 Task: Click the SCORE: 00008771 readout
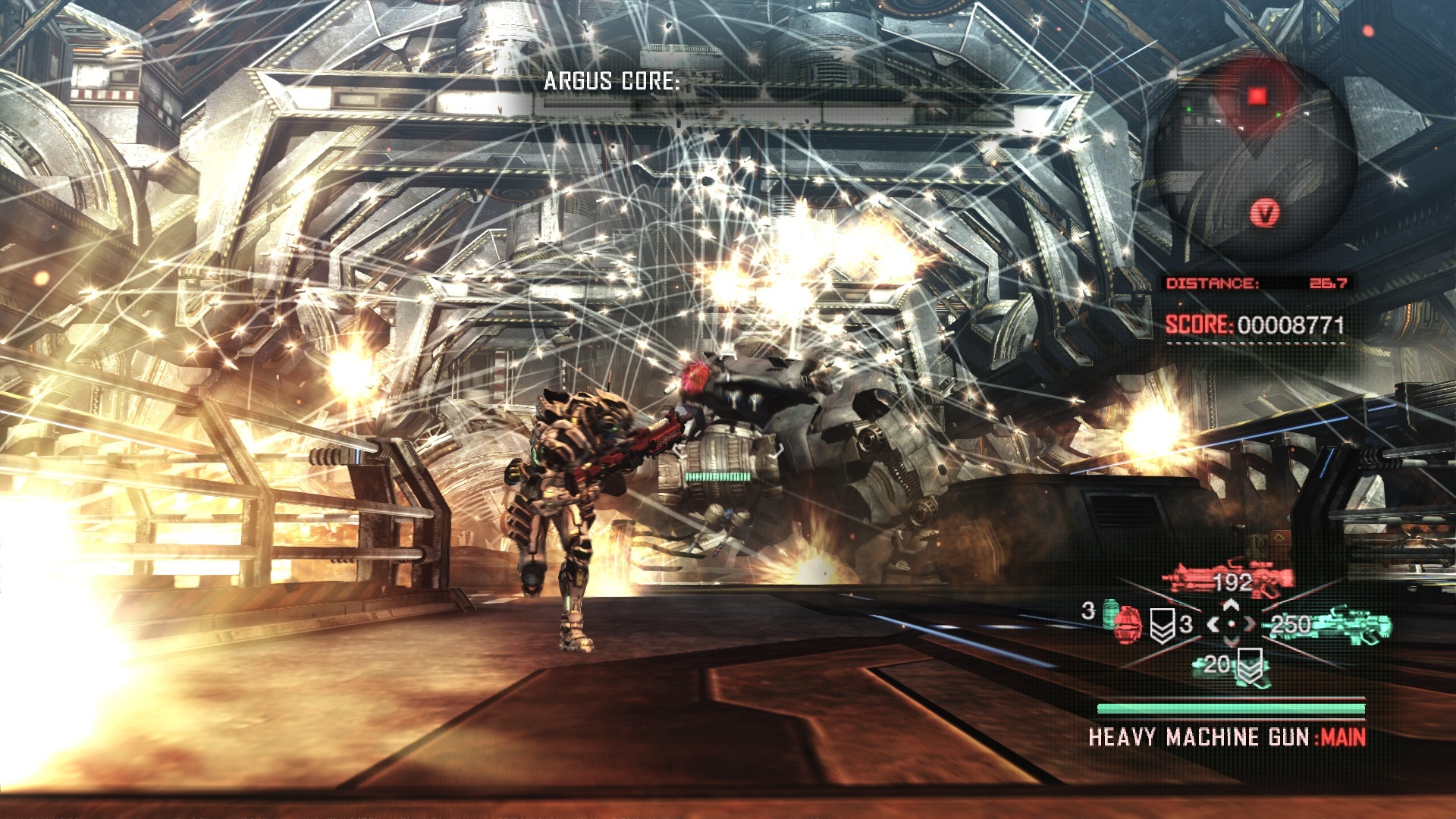click(x=1256, y=324)
